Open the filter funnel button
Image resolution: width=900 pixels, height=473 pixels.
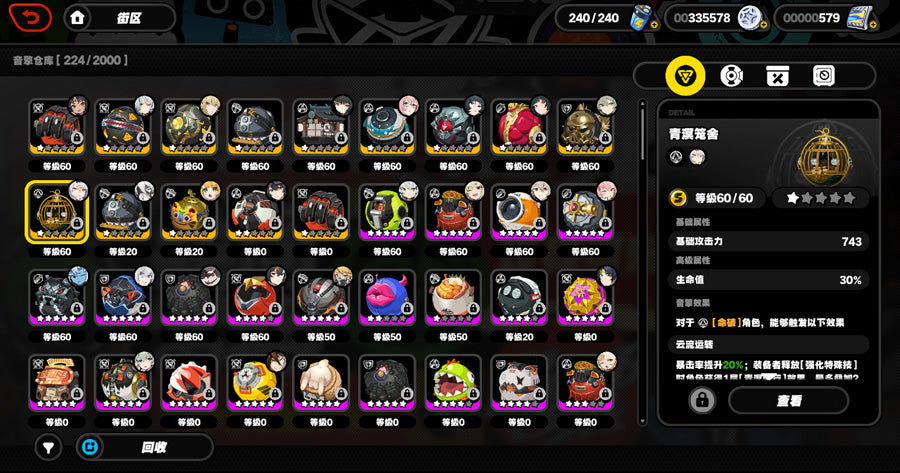click(48, 447)
